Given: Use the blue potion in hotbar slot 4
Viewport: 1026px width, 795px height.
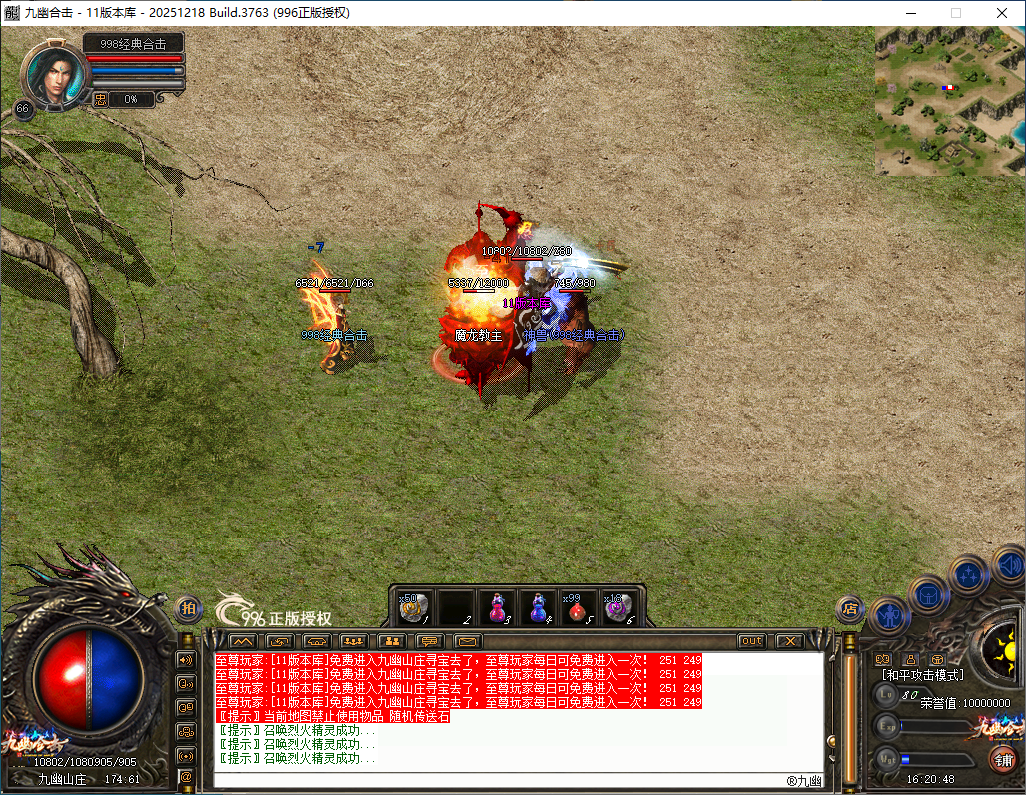Looking at the screenshot, I should click(x=537, y=607).
